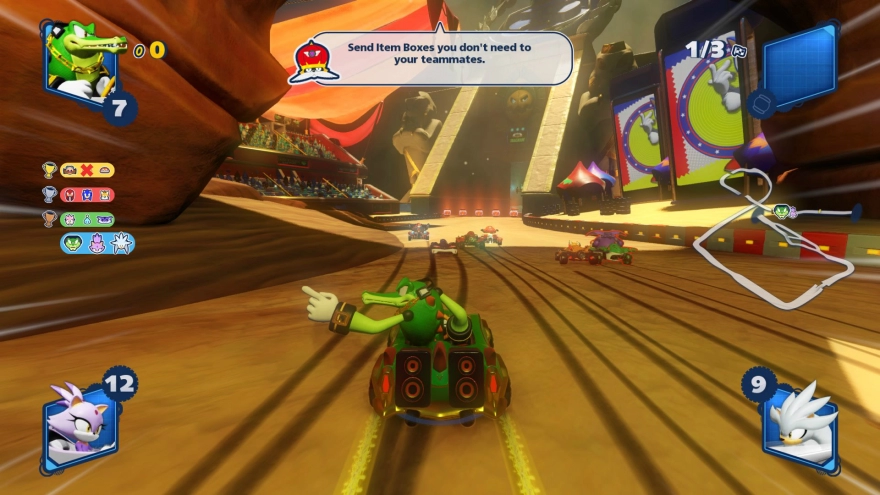Click the Omochao hint icon
Screen dimensions: 880x495
coord(314,60)
